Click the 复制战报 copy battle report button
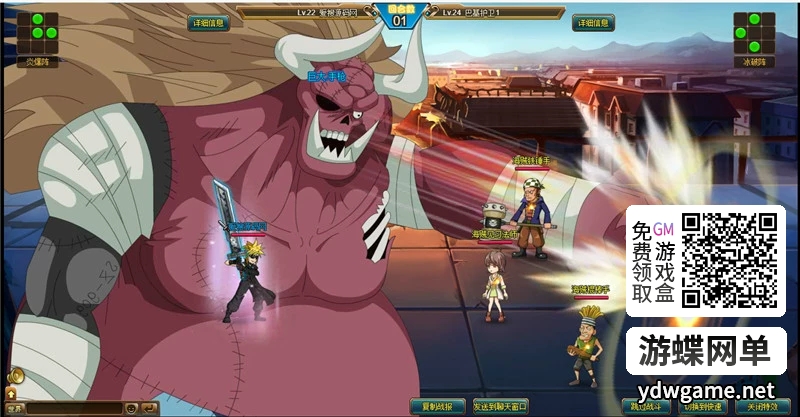This screenshot has height=417, width=800. [x=438, y=407]
